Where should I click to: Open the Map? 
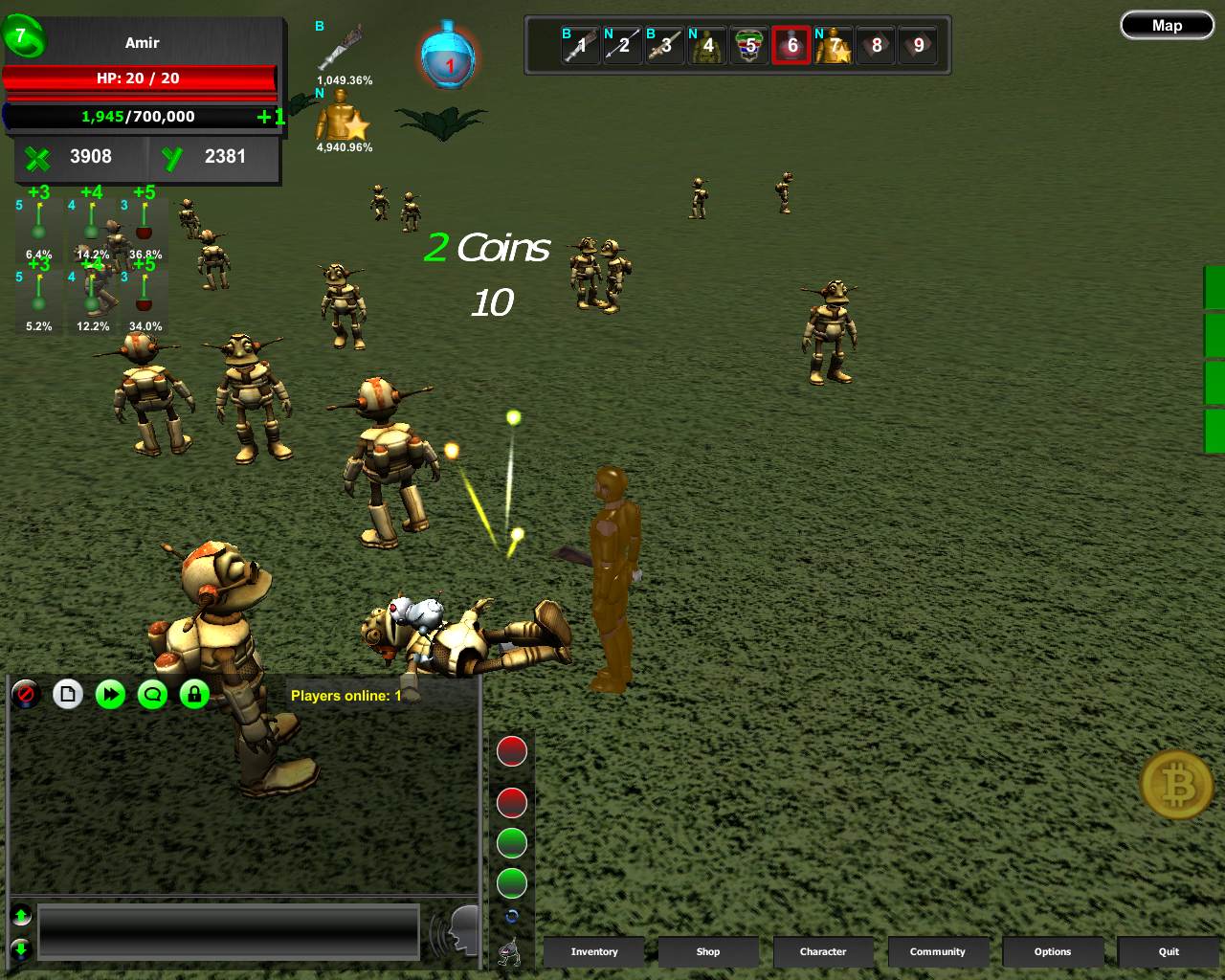pyautogui.click(x=1167, y=25)
